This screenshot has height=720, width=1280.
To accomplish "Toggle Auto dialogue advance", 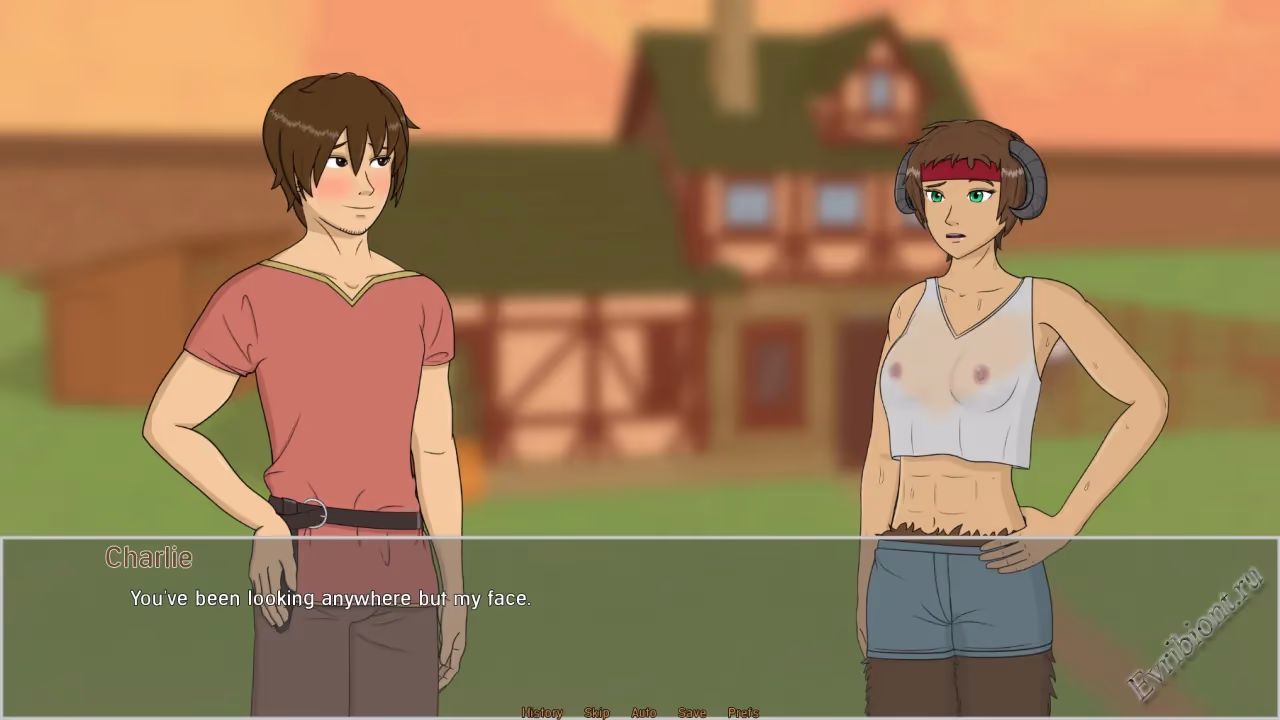I will [644, 712].
